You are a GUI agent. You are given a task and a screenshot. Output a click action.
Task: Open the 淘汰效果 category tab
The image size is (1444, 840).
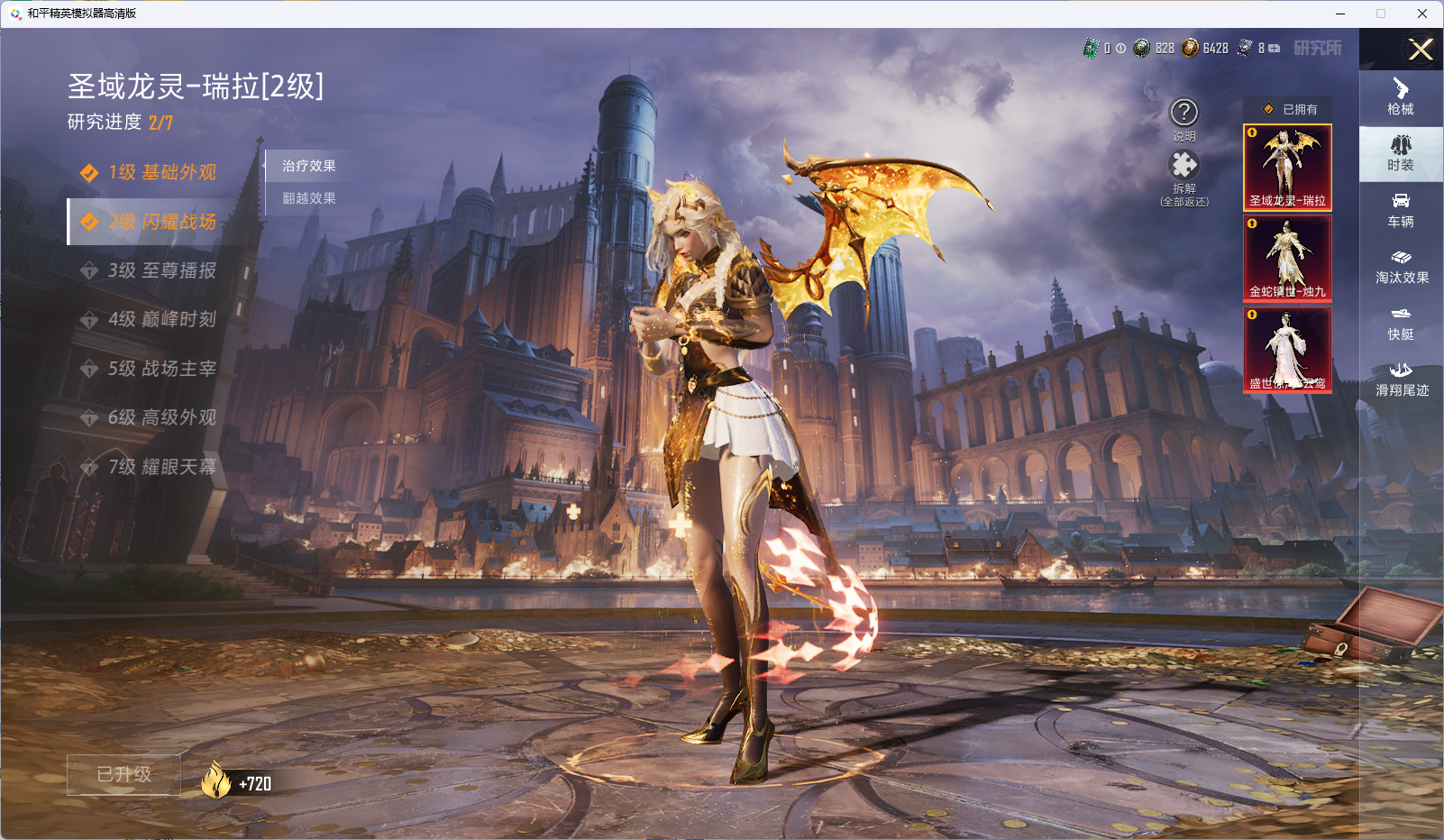[1401, 267]
